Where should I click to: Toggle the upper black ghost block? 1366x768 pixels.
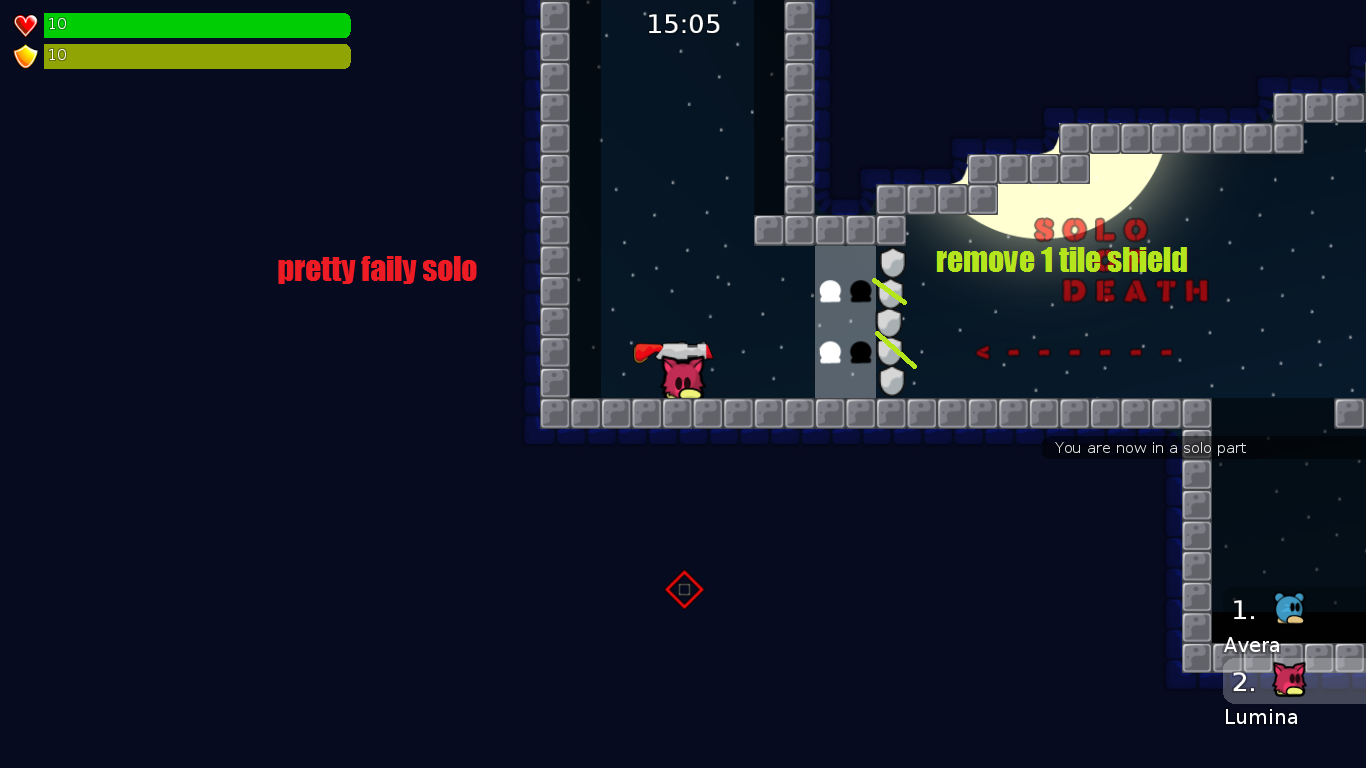[860, 293]
